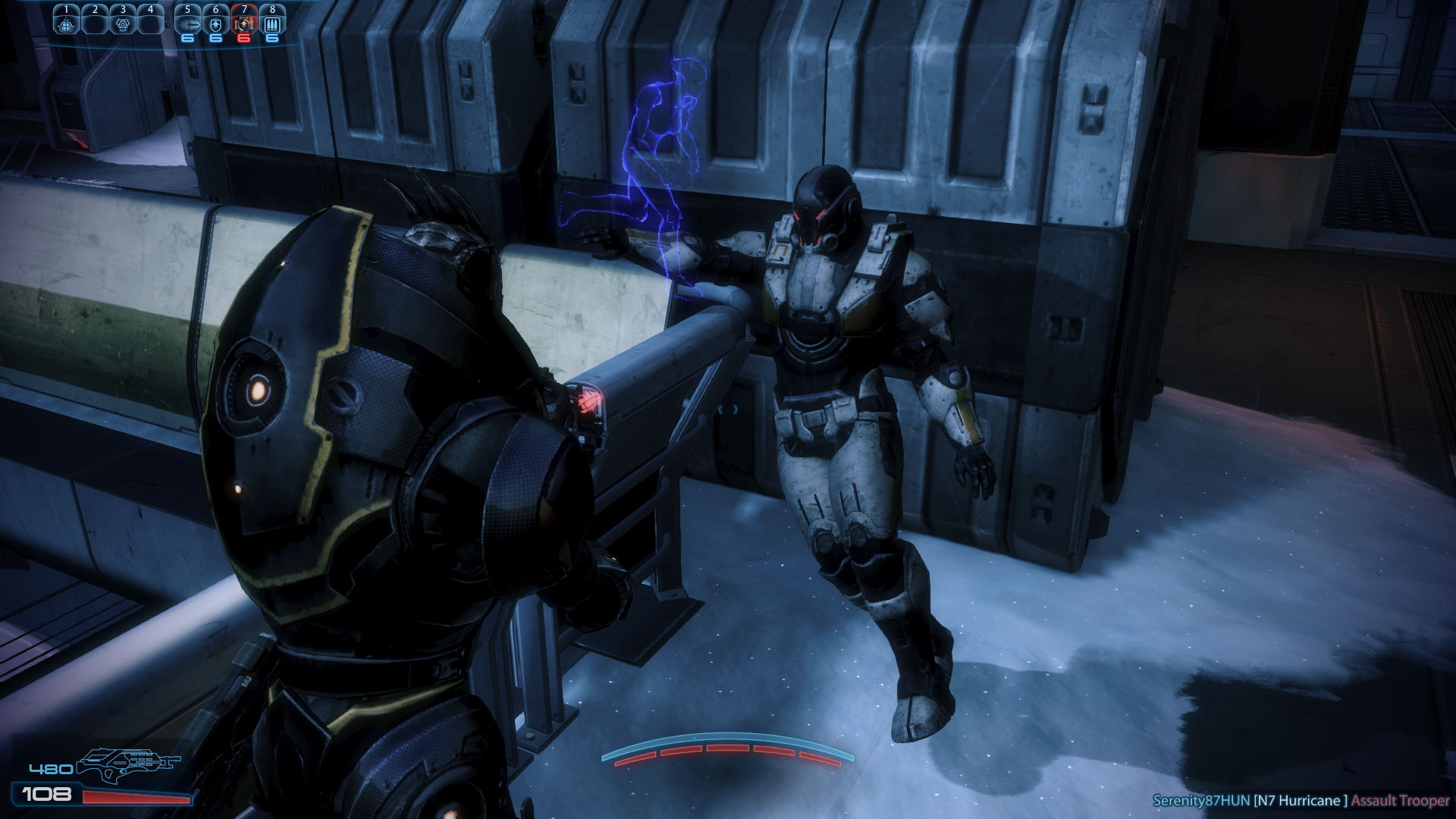The width and height of the screenshot is (1456, 819).
Task: Use the shield-boost consumable in slot 6
Action: [x=216, y=24]
